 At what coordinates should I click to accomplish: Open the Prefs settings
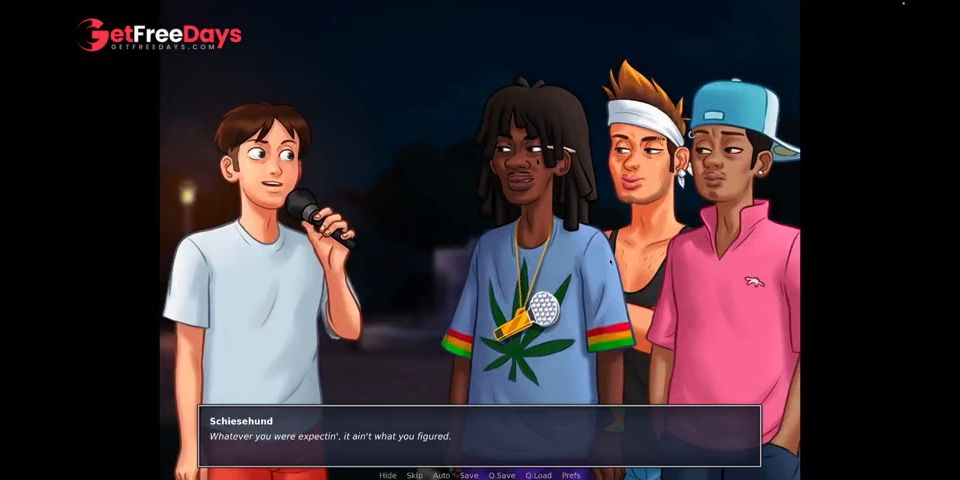click(571, 475)
